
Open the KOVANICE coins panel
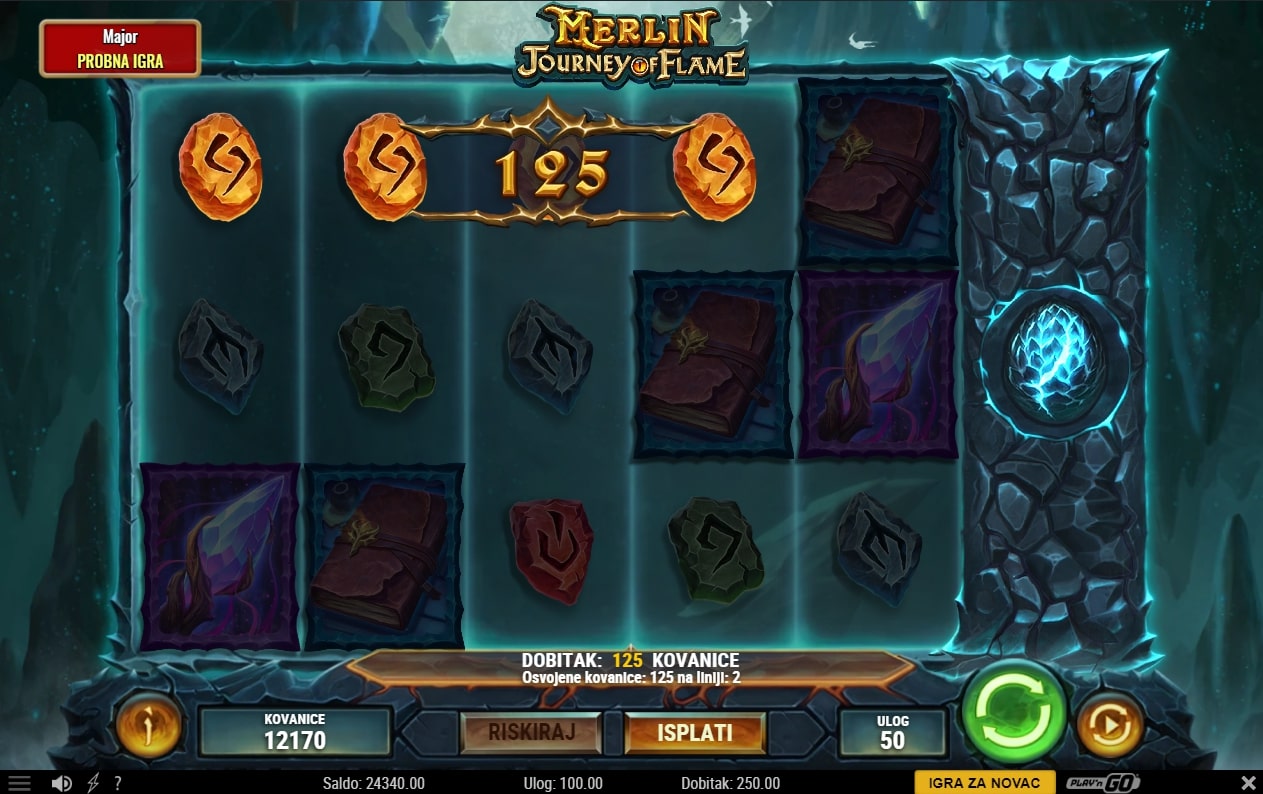pos(294,732)
